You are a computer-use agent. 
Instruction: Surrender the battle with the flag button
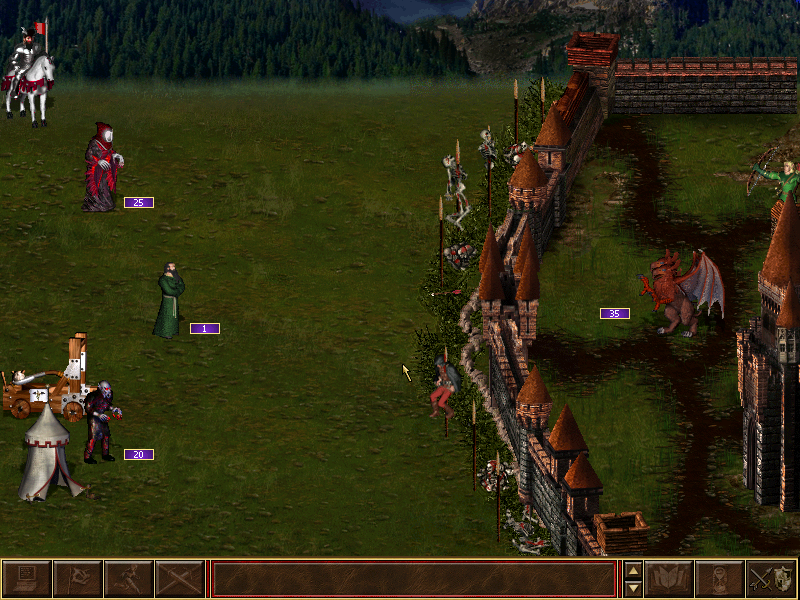(x=78, y=579)
